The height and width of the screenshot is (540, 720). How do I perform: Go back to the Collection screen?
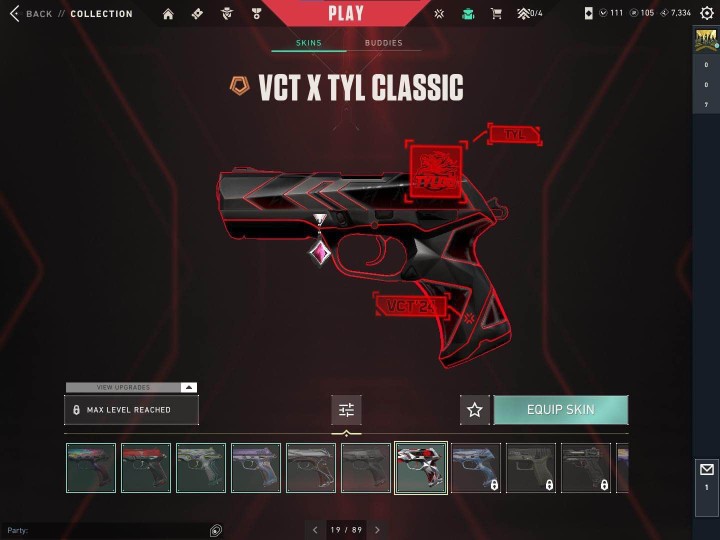[30, 14]
